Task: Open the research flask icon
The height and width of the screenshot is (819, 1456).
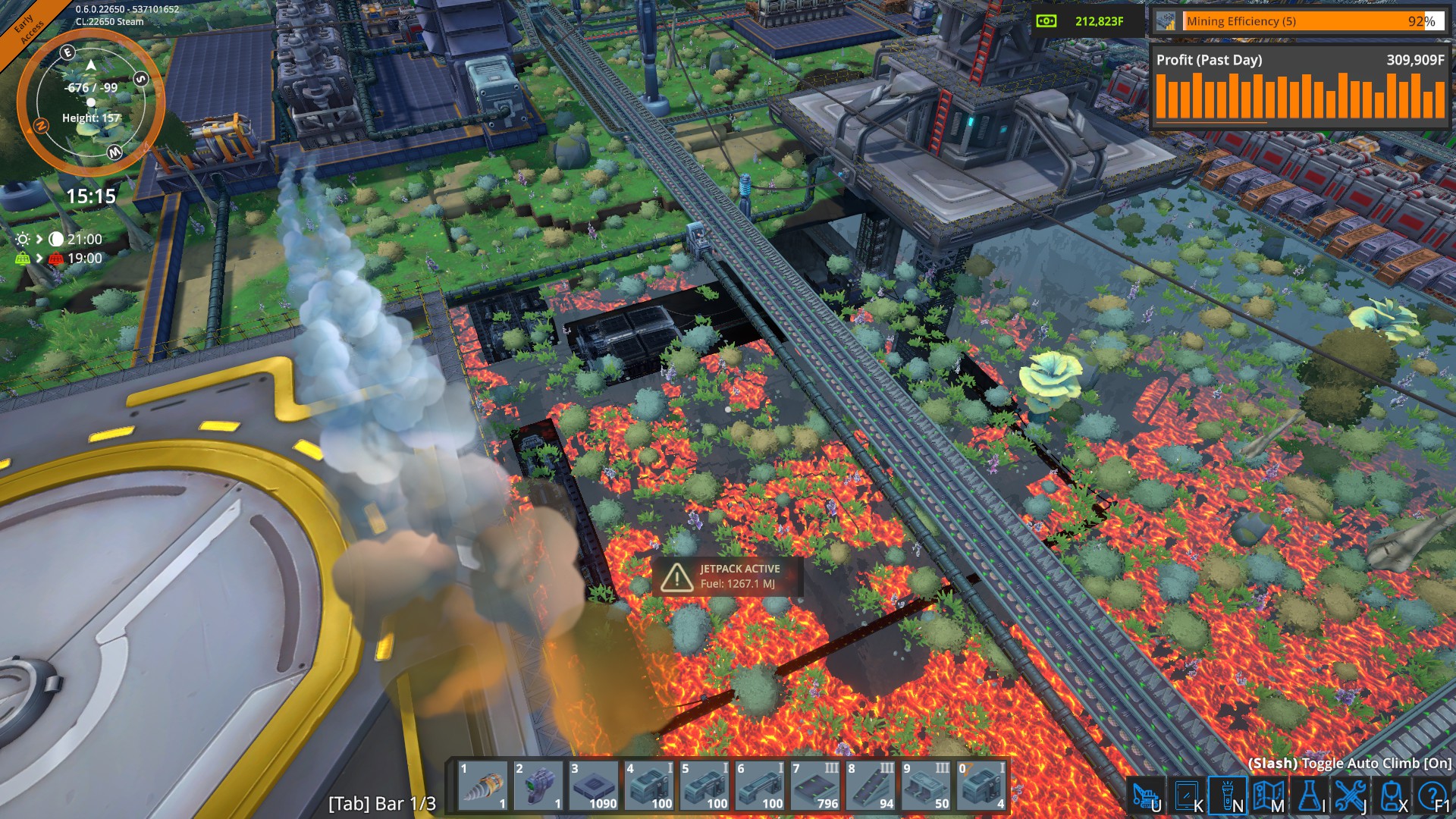Action: (1310, 797)
